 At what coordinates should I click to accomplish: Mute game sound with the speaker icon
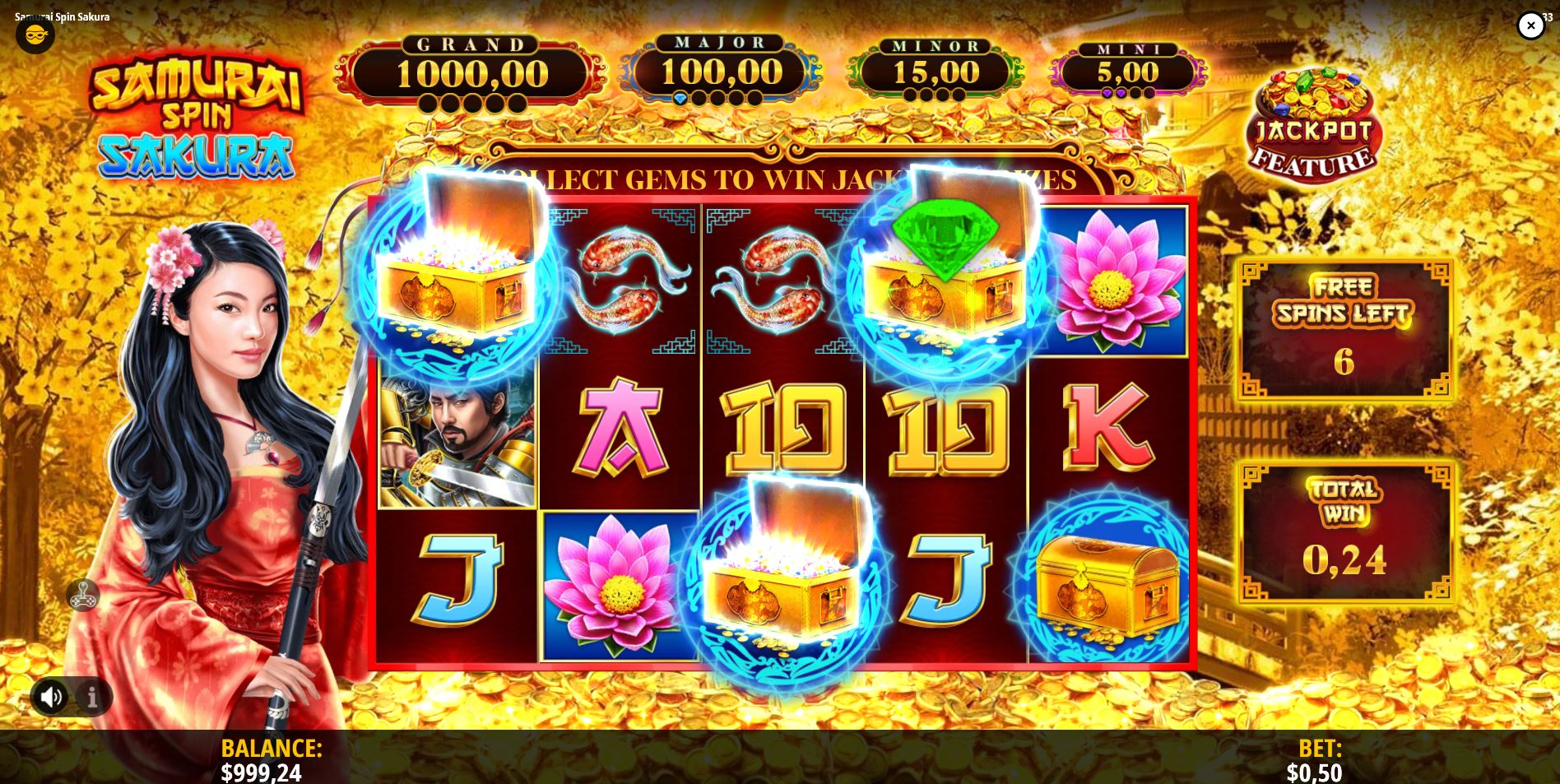(52, 695)
